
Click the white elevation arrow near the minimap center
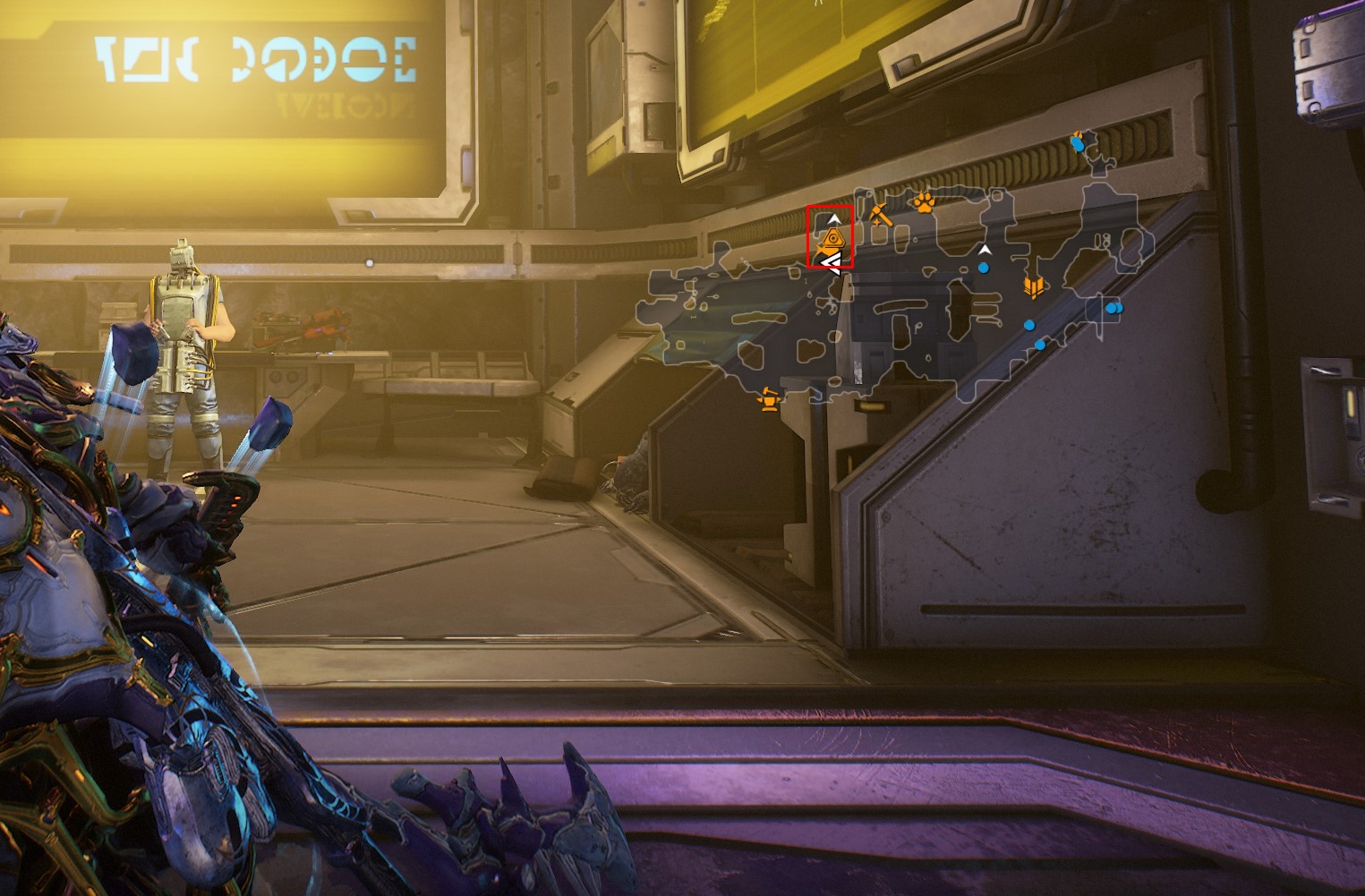pyautogui.click(x=985, y=249)
